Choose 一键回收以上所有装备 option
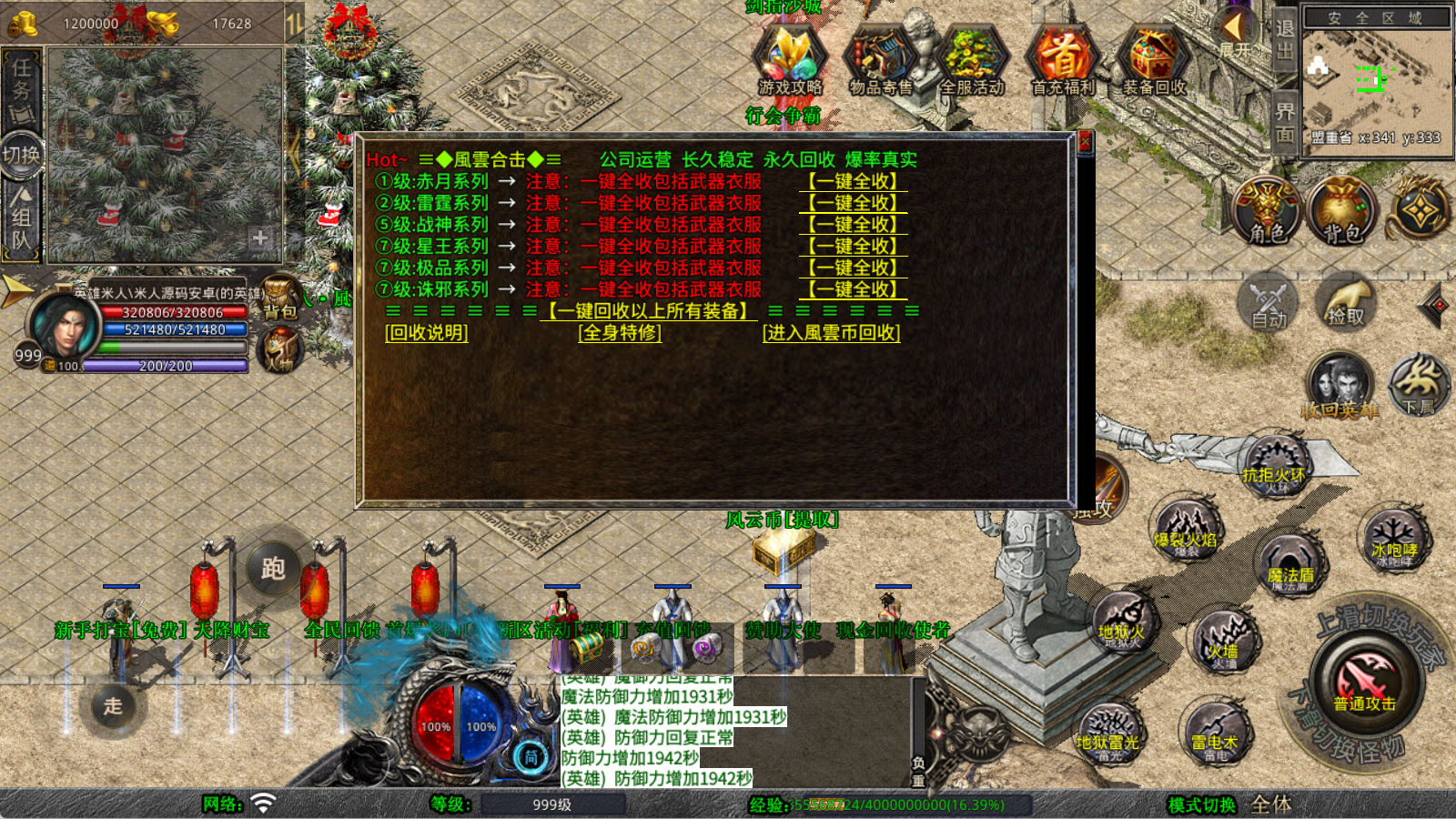Screen dimensions: 1456x819 (647, 311)
